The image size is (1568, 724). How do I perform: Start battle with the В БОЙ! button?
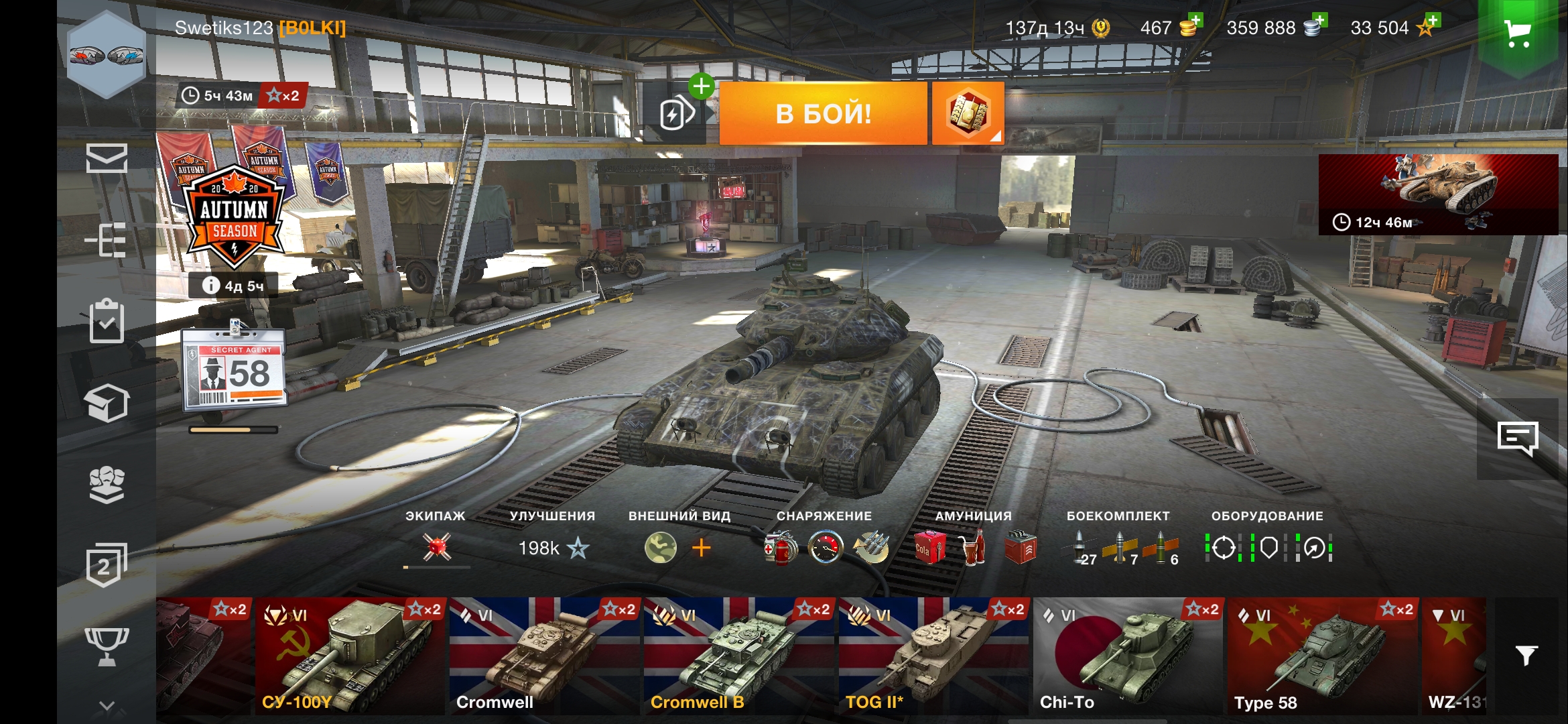click(823, 113)
